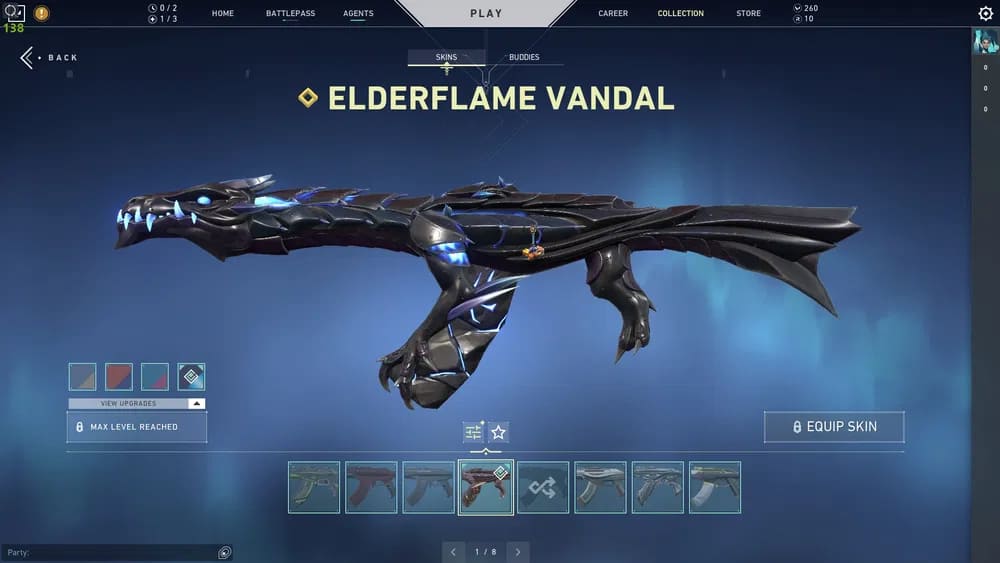Switch to the Buddies tab
1000x563 pixels.
click(x=524, y=58)
